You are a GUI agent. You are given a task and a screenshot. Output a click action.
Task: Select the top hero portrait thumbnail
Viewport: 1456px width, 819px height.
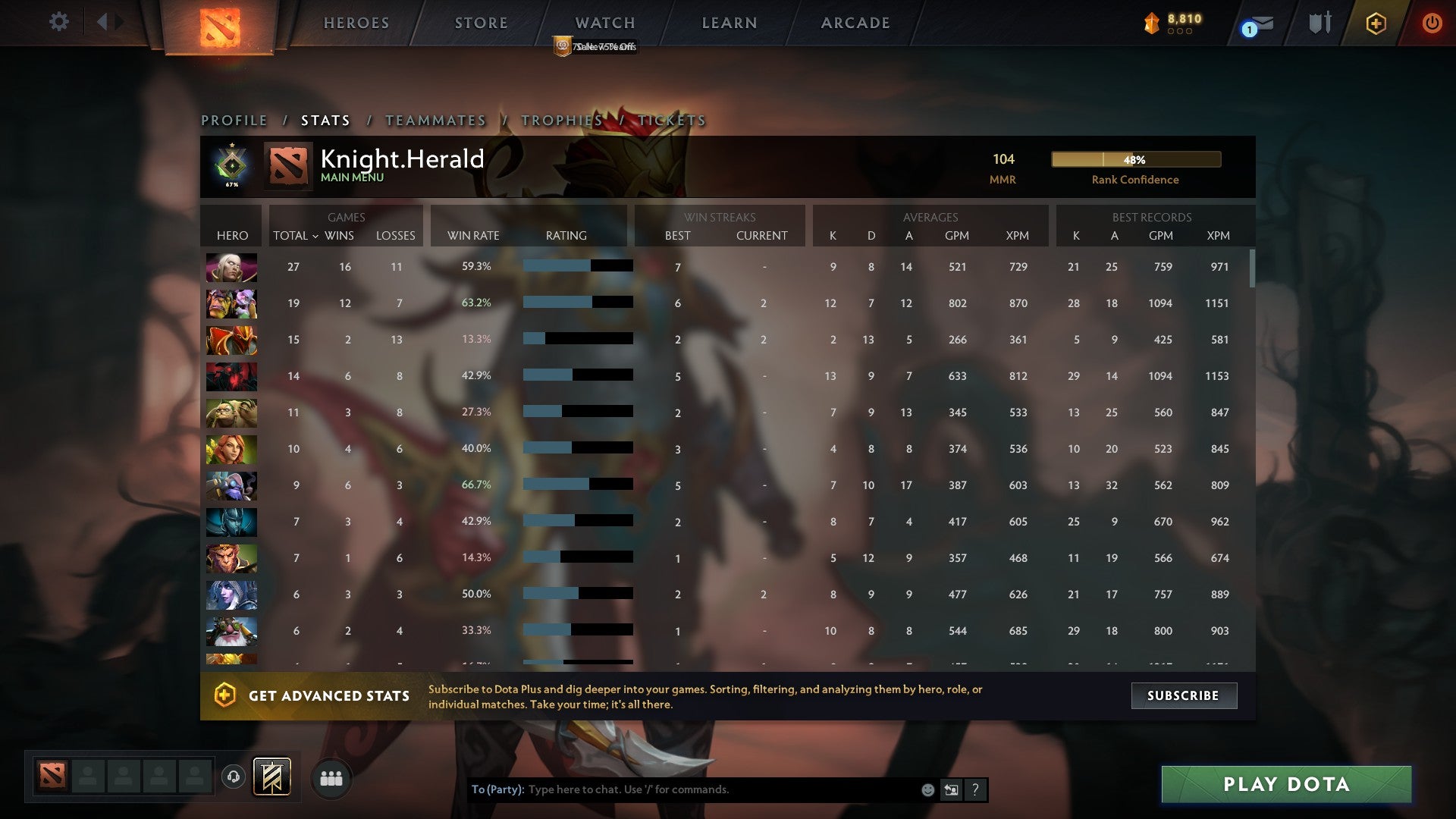click(231, 266)
